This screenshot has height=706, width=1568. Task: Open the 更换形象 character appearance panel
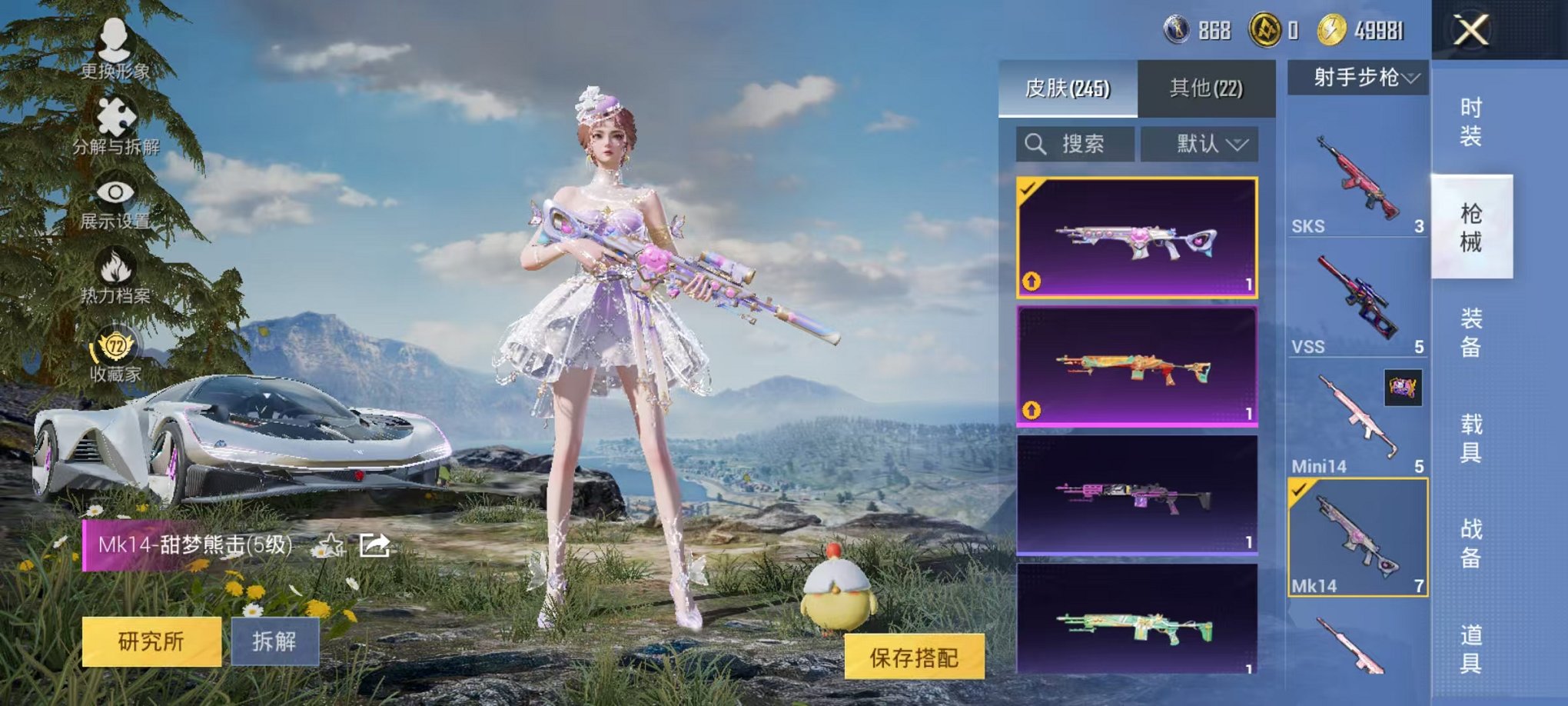click(x=114, y=52)
